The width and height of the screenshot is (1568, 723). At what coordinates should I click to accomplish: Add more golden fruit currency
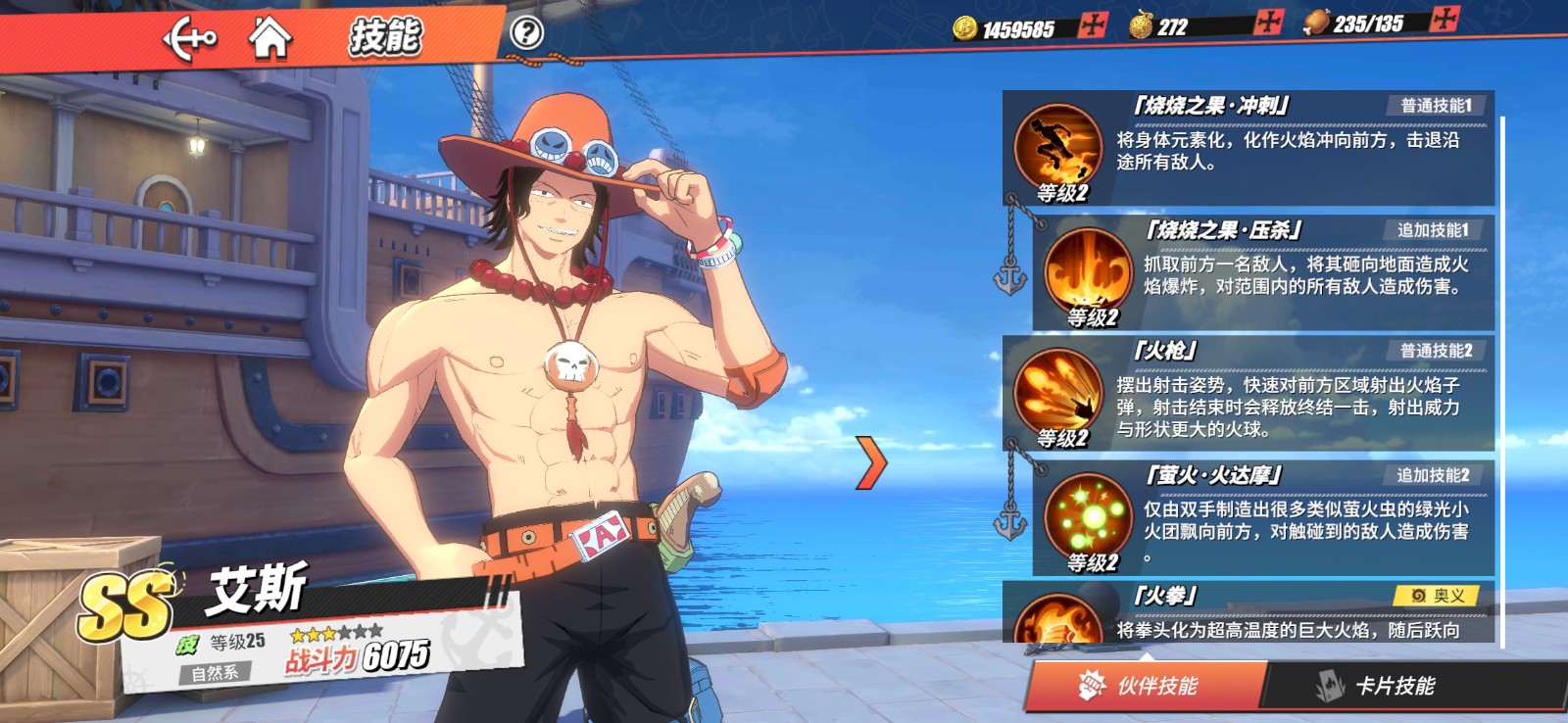(x=1268, y=24)
